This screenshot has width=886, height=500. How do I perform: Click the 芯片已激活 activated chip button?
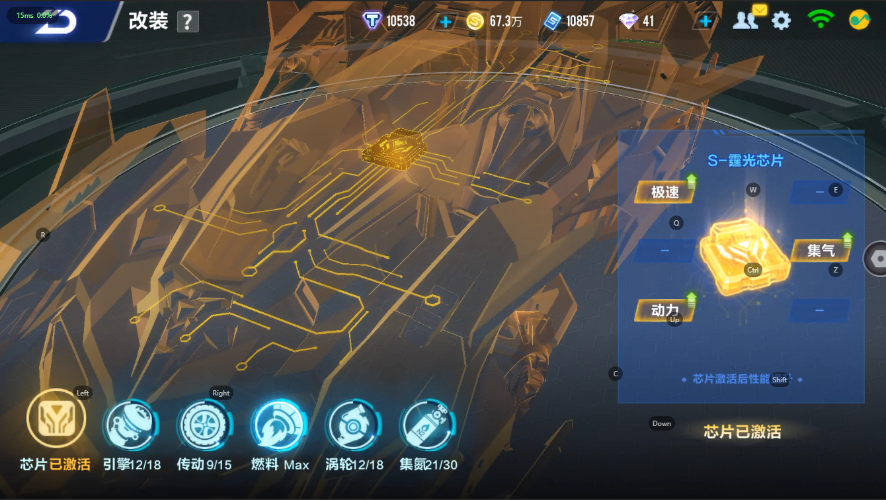(742, 432)
